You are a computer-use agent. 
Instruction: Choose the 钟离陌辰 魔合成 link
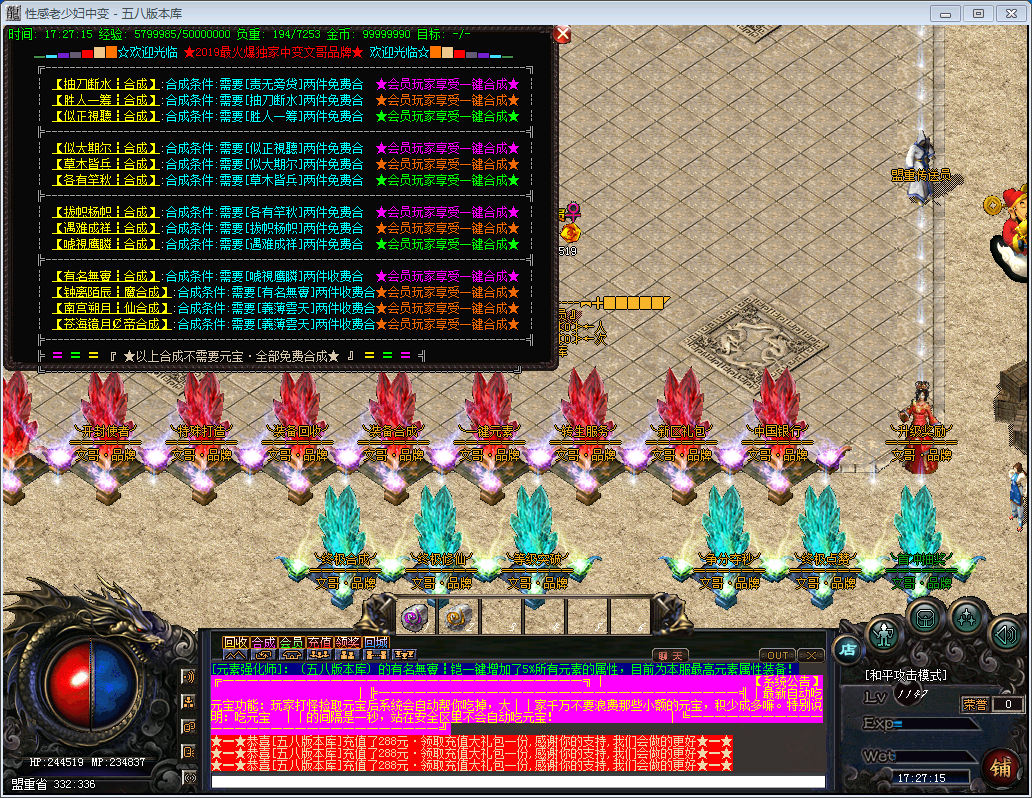(x=111, y=292)
